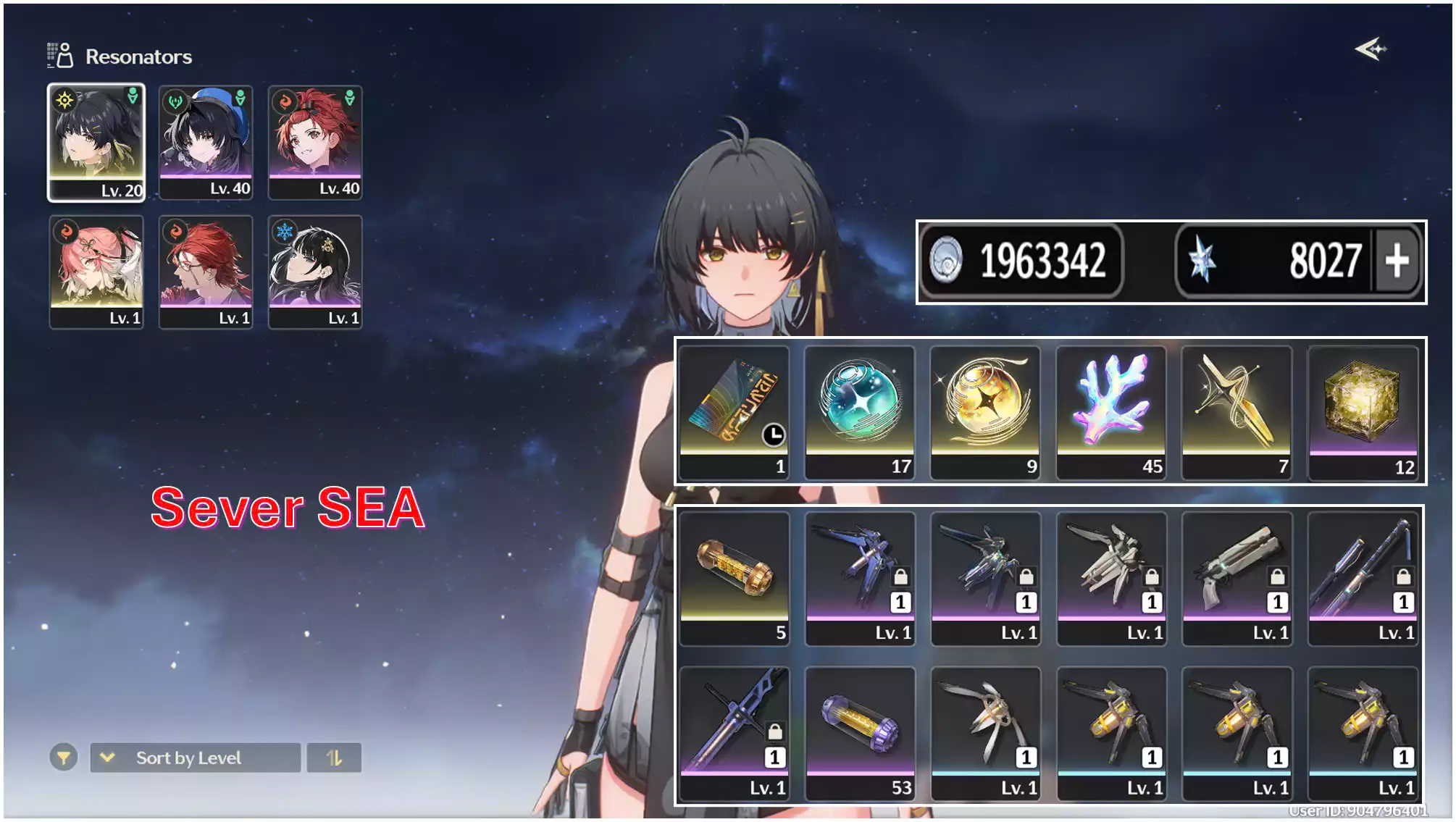Select the red-haired Lv.40 character portrait
The width and height of the screenshot is (1456, 822).
[316, 141]
